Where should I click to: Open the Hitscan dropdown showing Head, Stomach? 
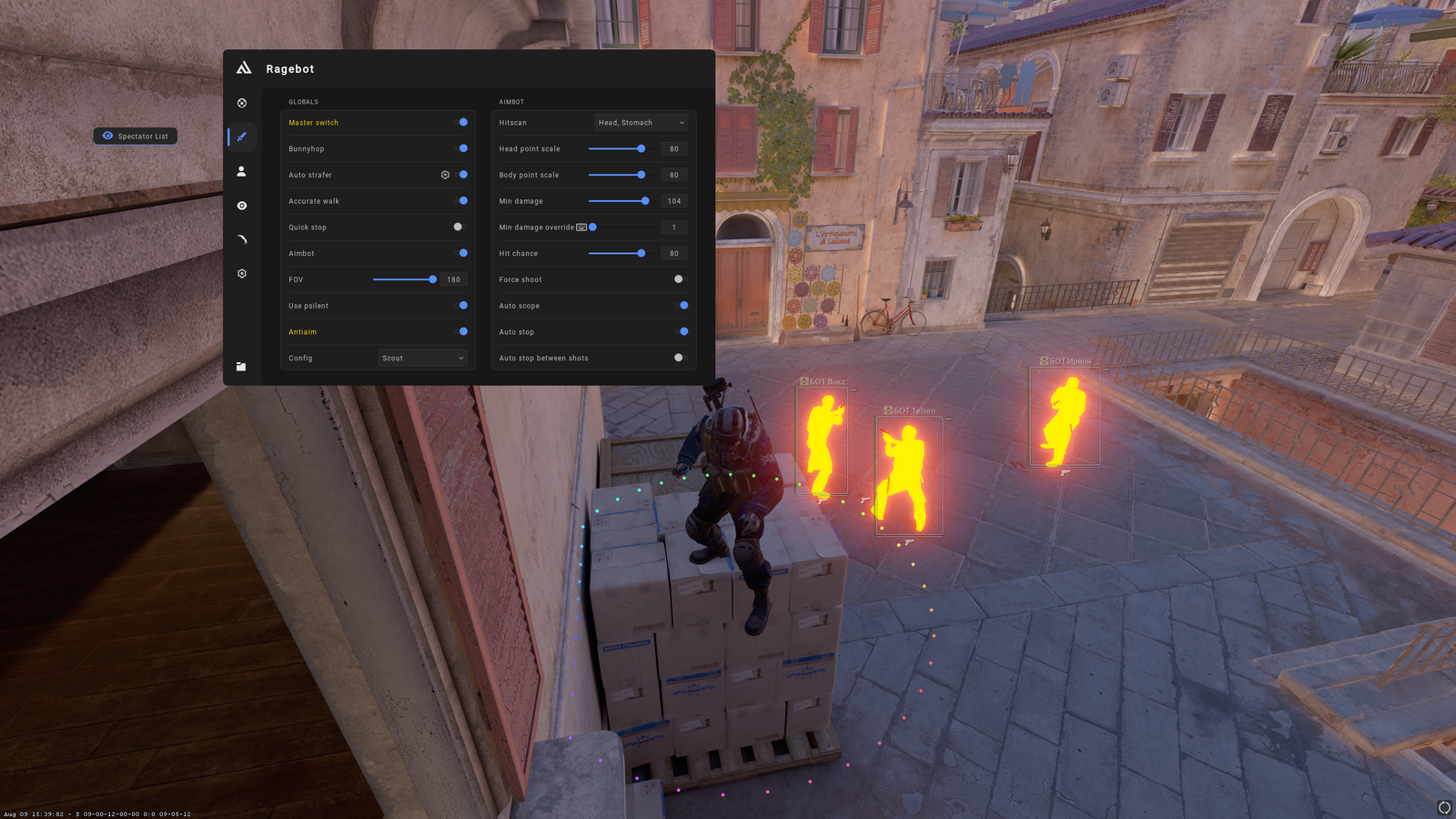point(641,122)
